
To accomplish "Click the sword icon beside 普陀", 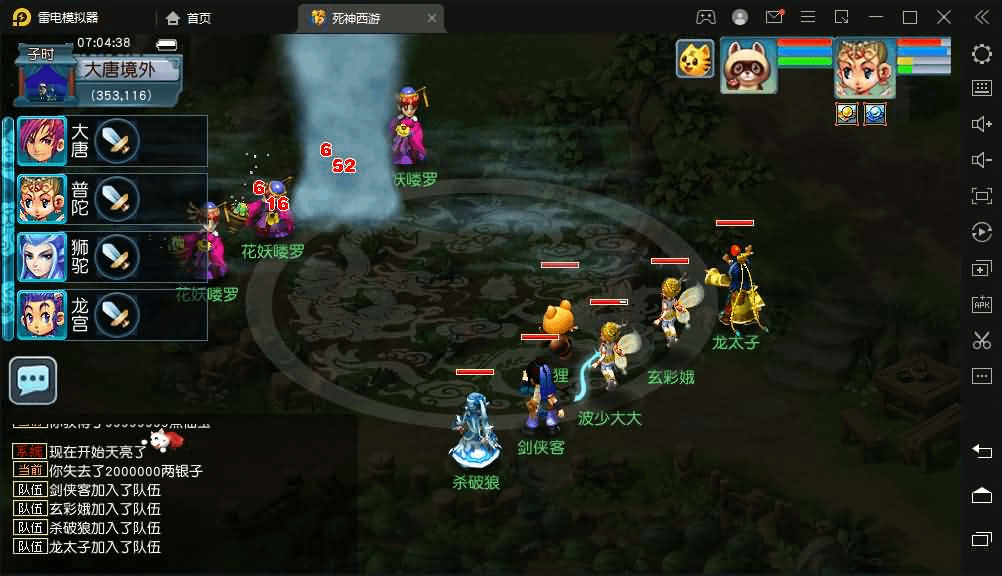I will coord(118,199).
